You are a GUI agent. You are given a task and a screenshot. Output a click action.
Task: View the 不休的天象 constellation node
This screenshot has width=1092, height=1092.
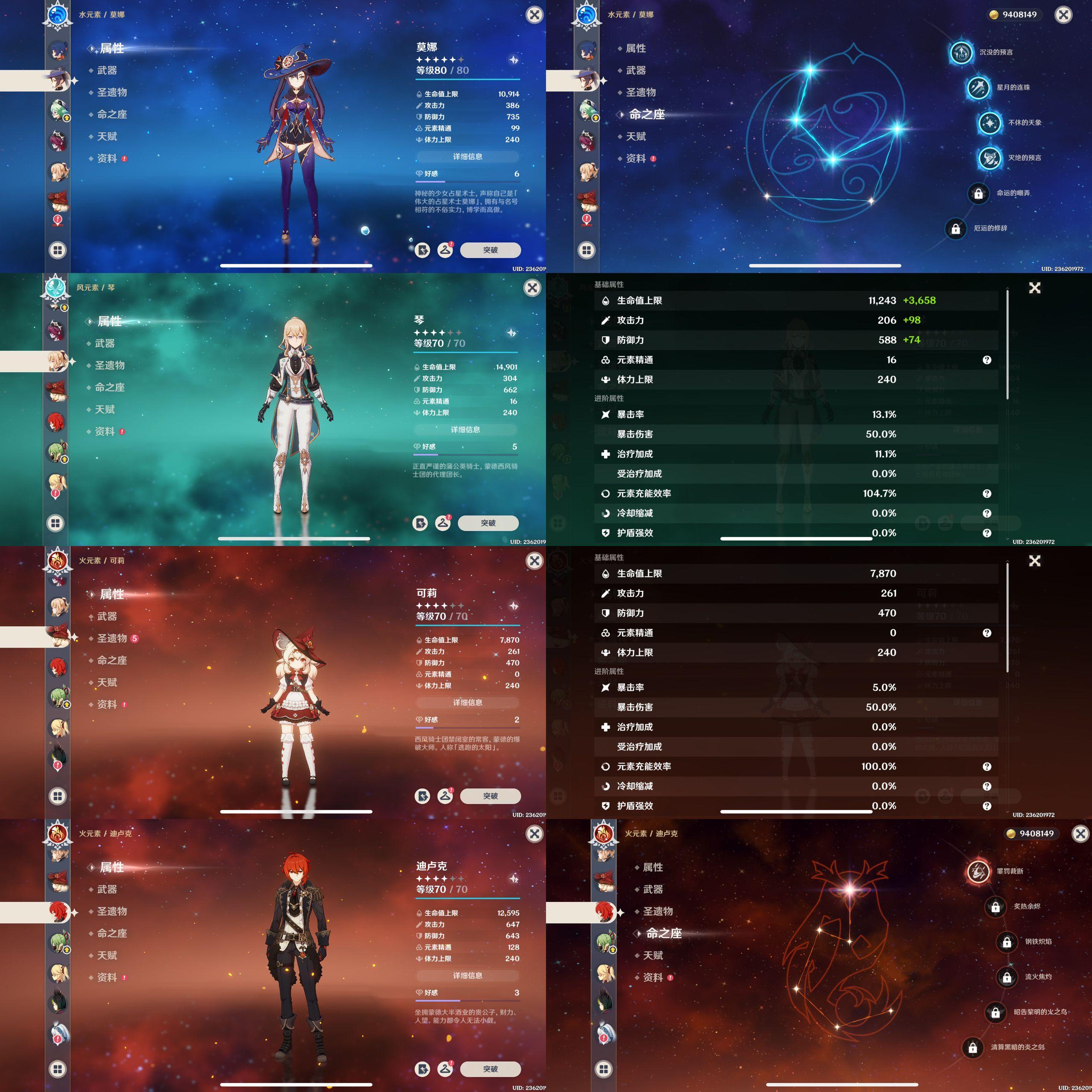(990, 123)
